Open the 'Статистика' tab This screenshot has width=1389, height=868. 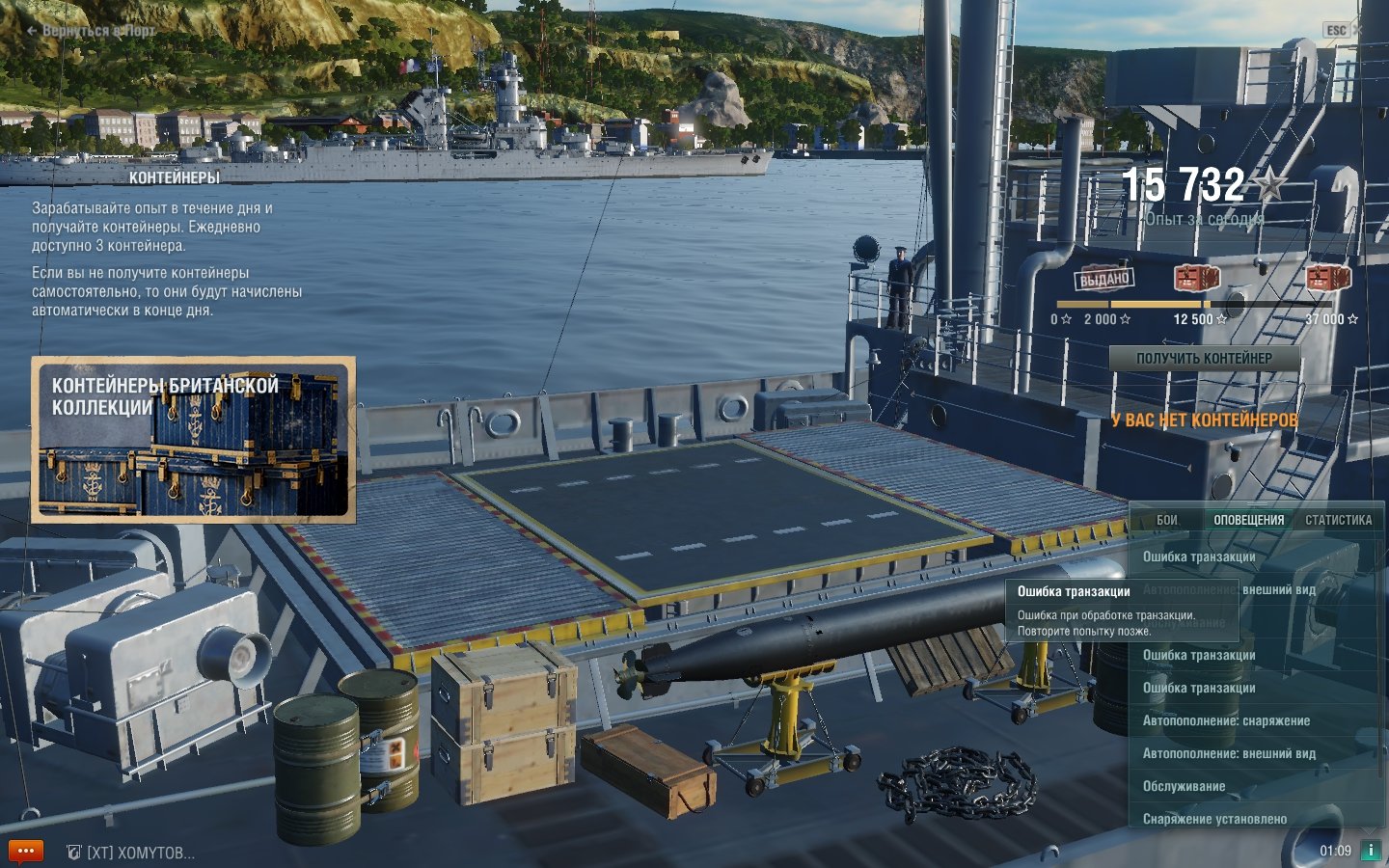1338,520
